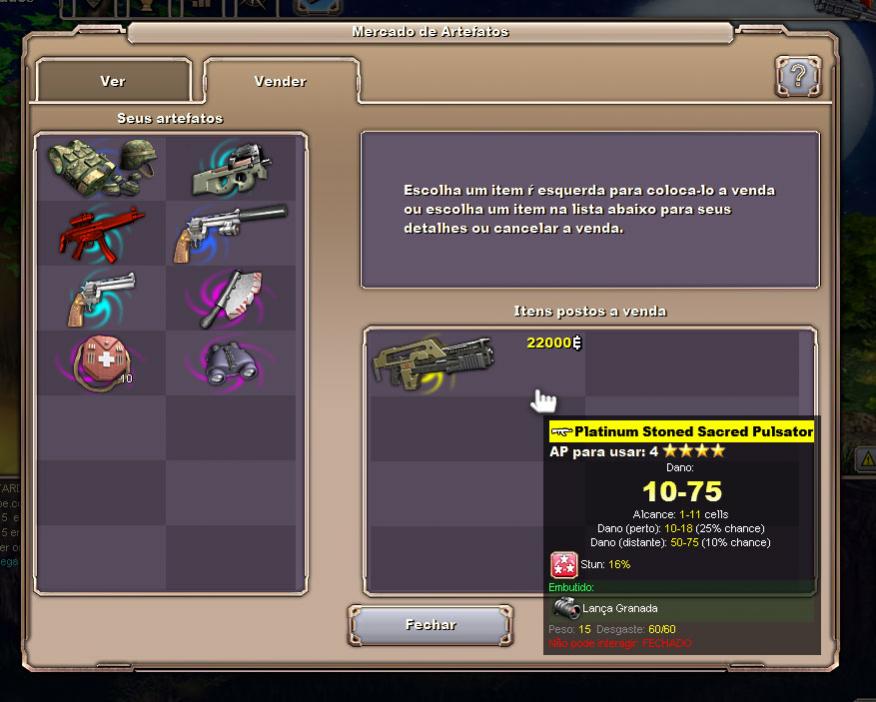Screen dimensions: 876x702
Task: Pick the red submachine gun artifact
Action: pyautogui.click(x=102, y=232)
